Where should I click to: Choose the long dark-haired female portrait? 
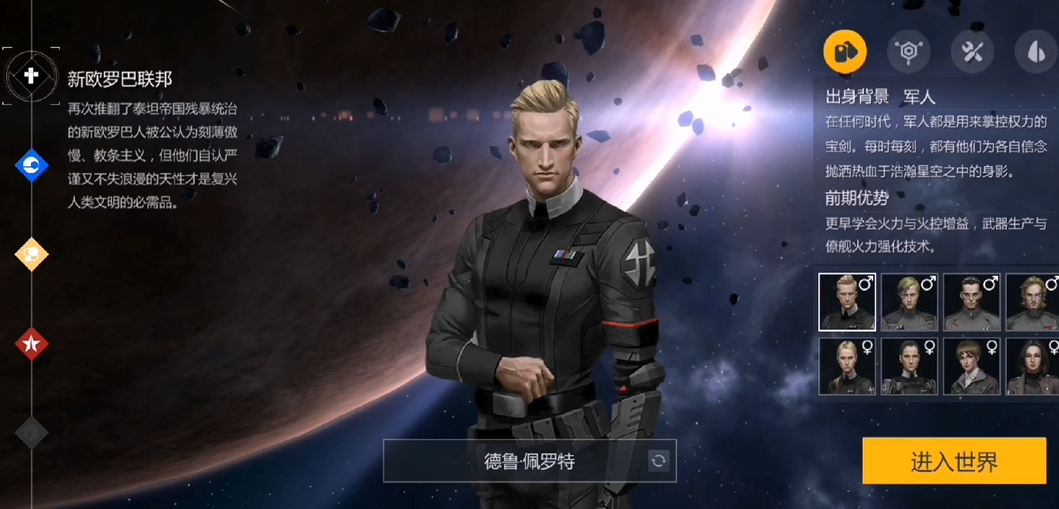click(1032, 366)
